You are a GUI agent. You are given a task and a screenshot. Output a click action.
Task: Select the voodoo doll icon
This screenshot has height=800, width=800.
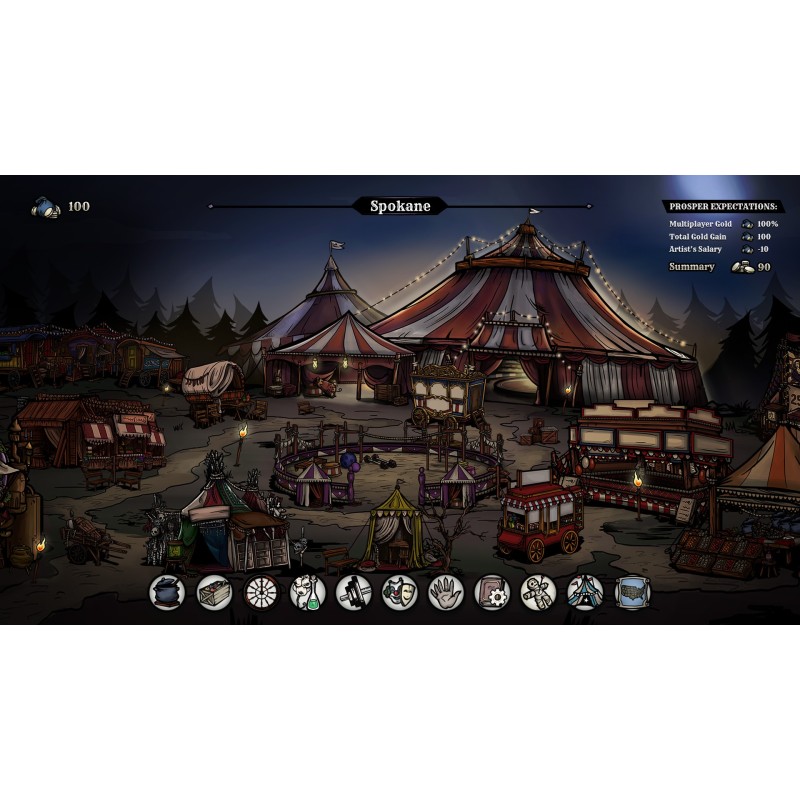tap(539, 592)
